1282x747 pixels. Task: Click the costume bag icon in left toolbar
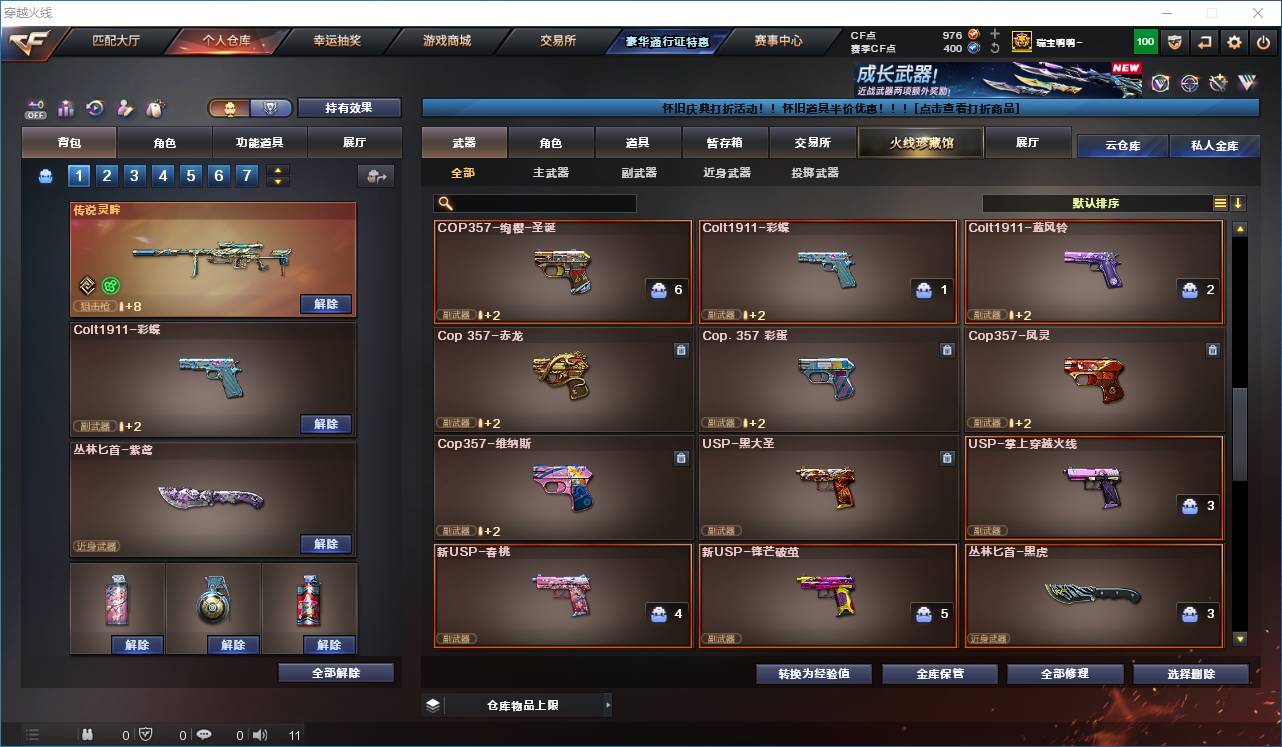(x=157, y=107)
